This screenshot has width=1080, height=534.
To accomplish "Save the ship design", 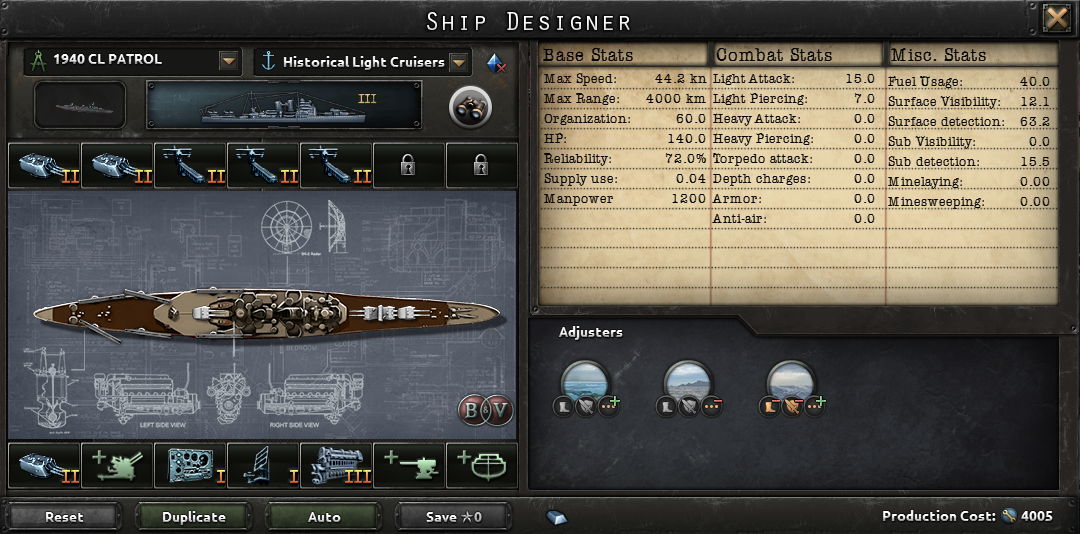I will tap(454, 517).
